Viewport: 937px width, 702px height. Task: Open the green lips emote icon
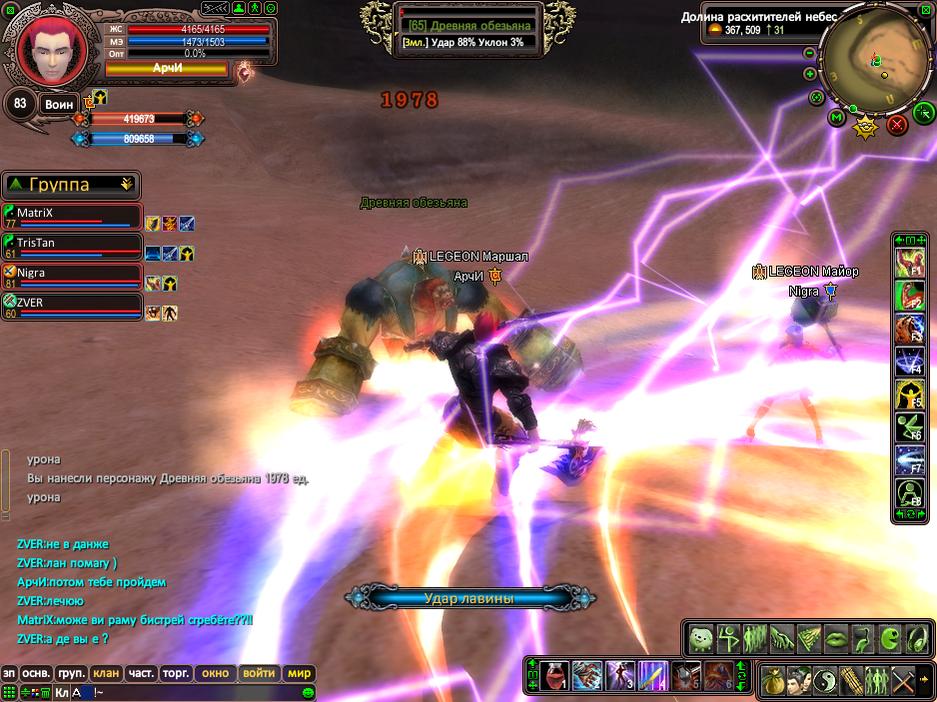click(x=835, y=637)
